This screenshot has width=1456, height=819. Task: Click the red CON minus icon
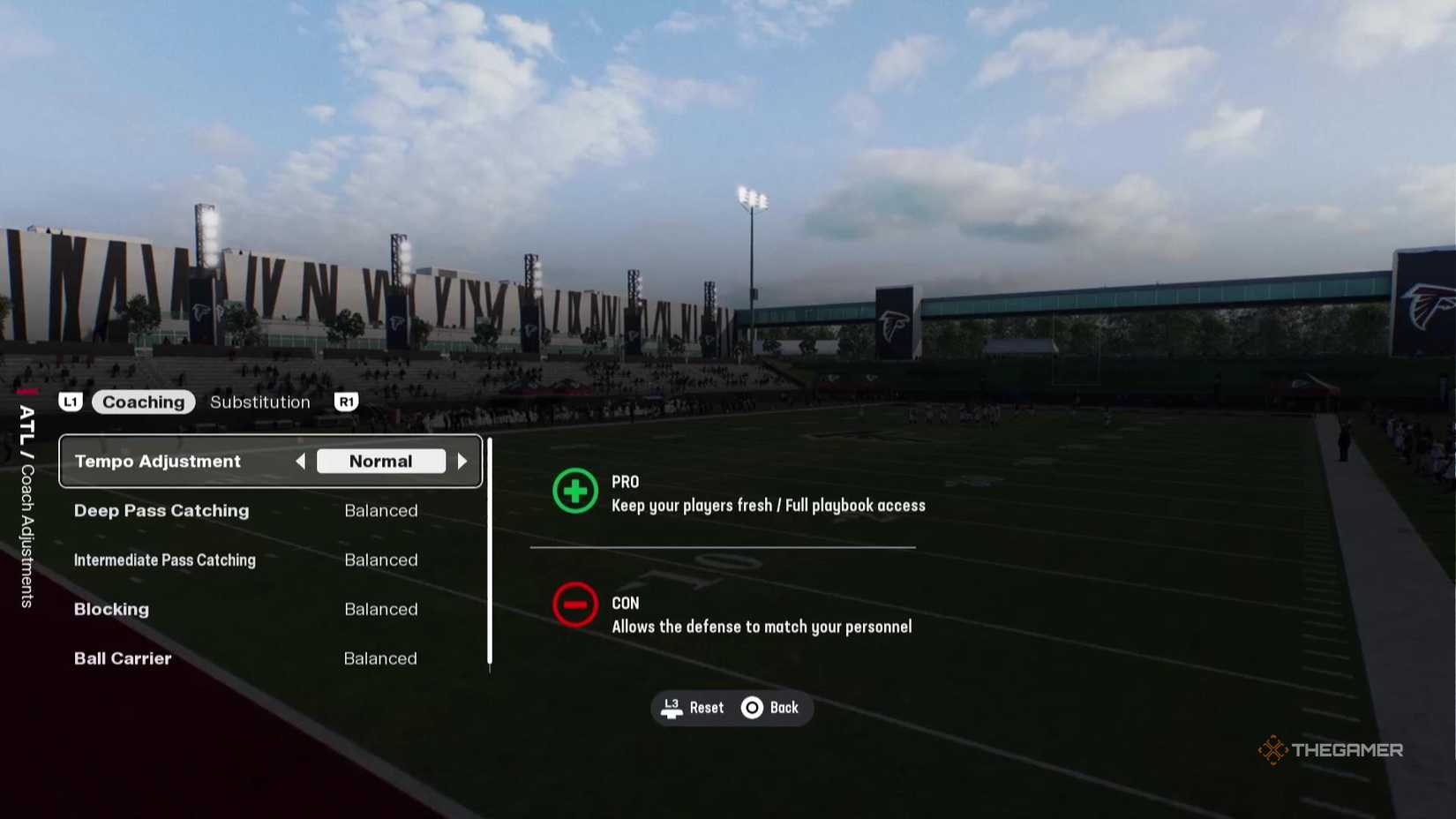click(x=574, y=605)
